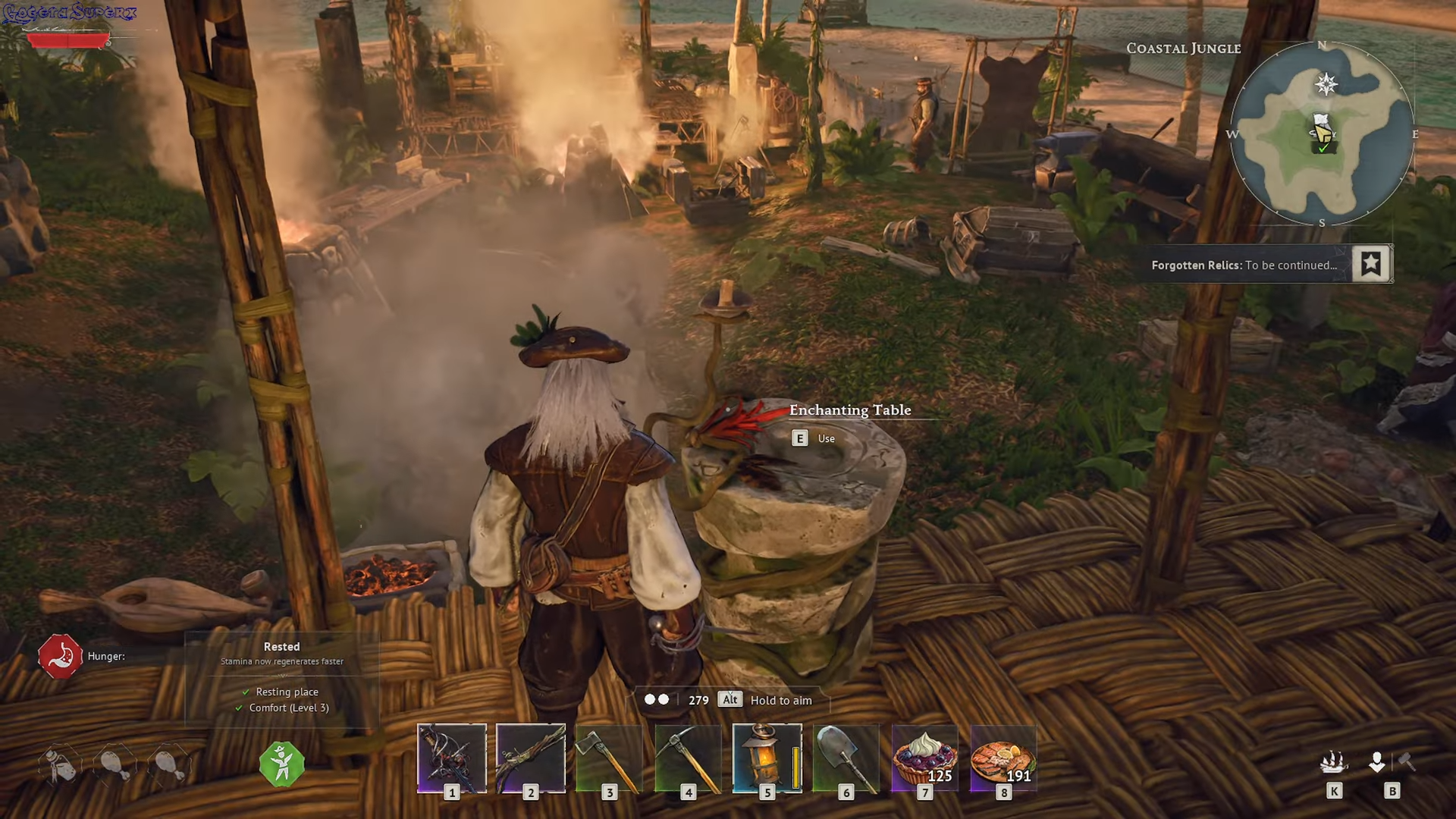Choose the pickaxe from the hotbar
1456x819 pixels.
click(x=689, y=758)
